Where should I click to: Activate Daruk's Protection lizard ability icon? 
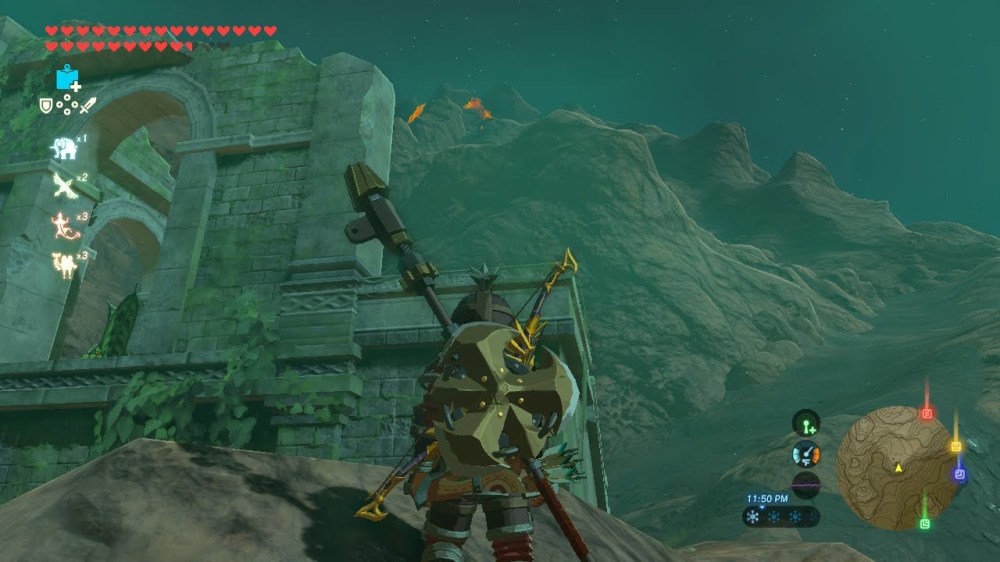65,225
